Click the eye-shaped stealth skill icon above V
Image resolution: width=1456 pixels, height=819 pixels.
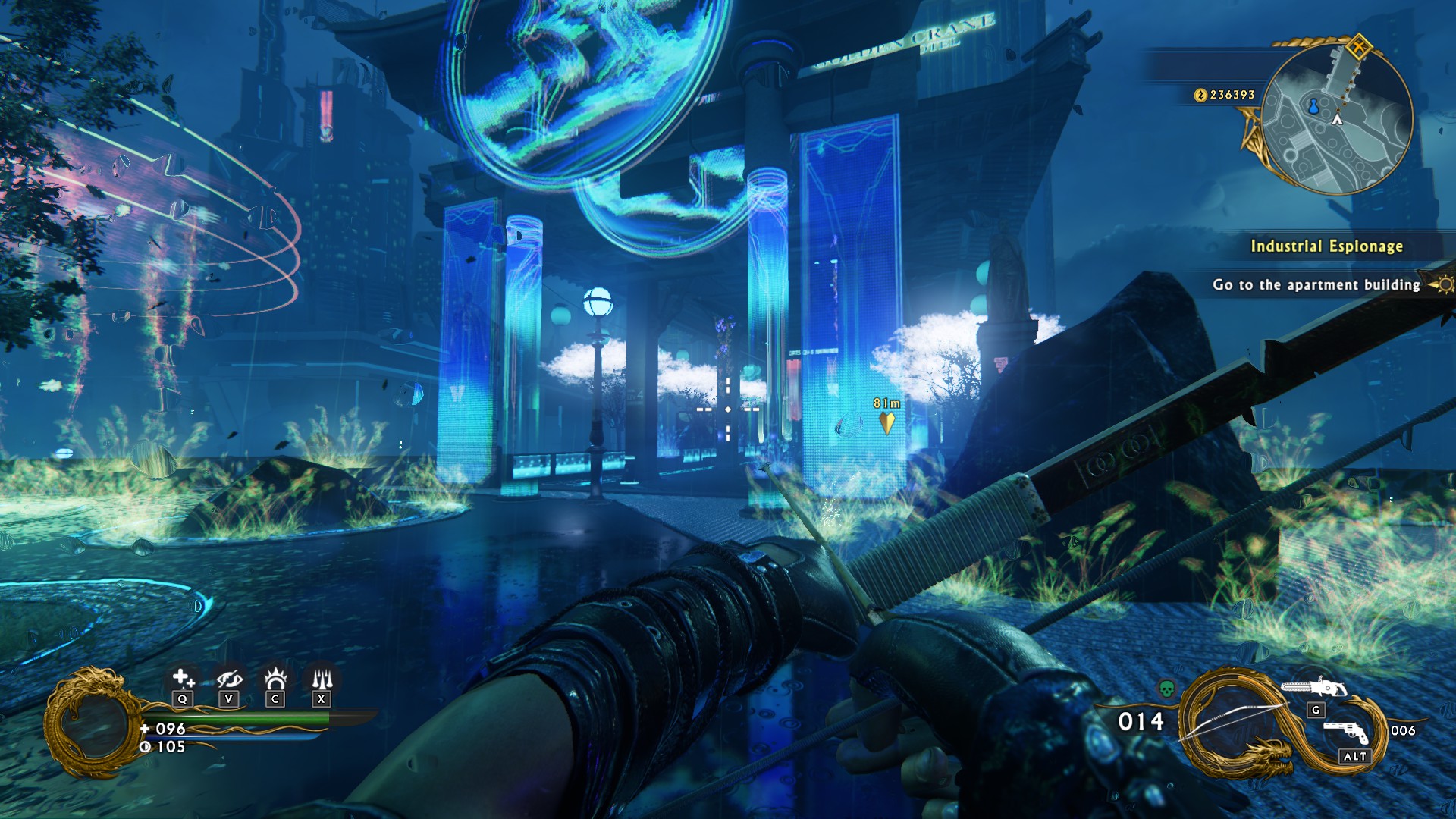coord(230,679)
